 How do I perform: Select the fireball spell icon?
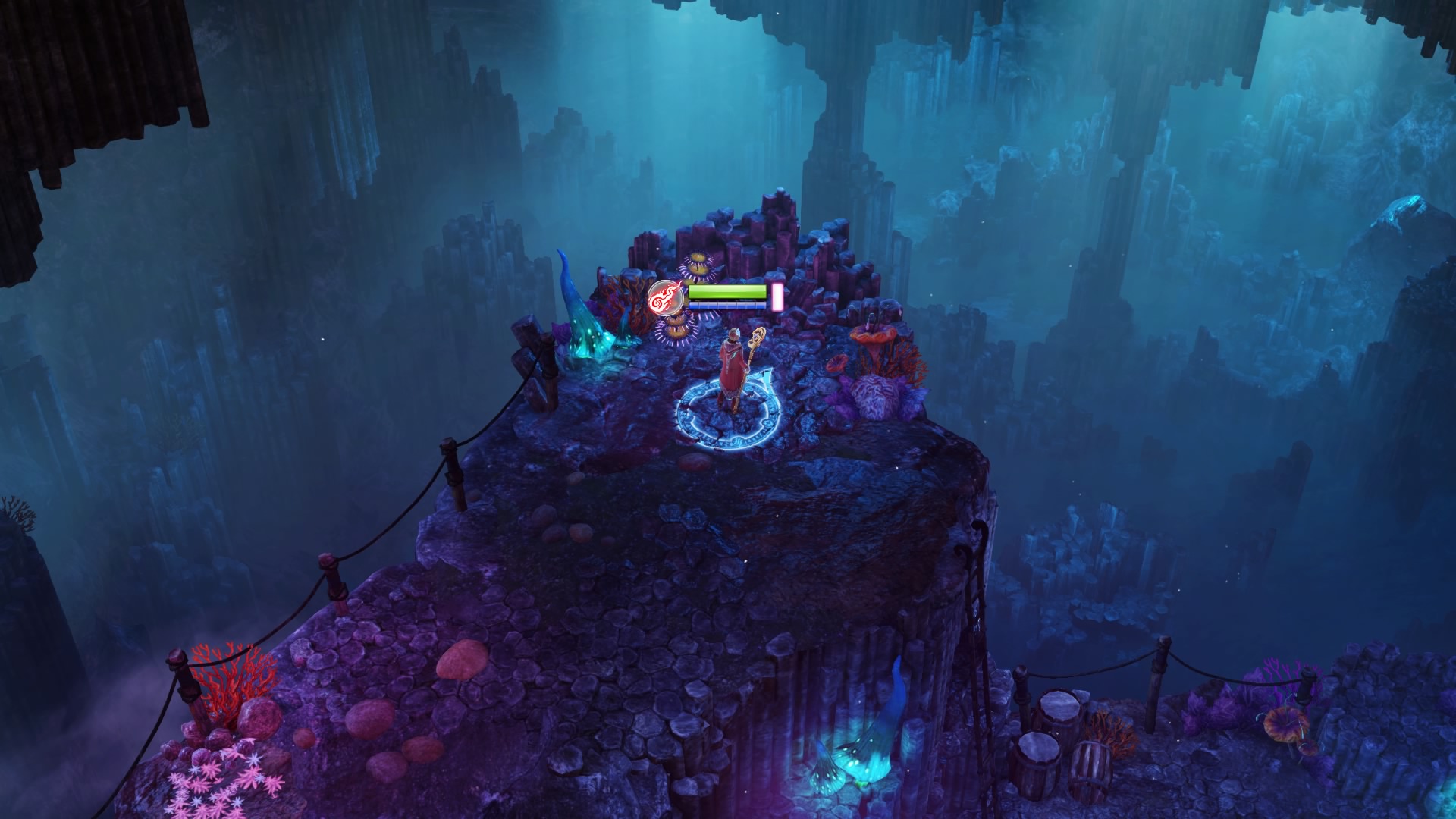(665, 297)
